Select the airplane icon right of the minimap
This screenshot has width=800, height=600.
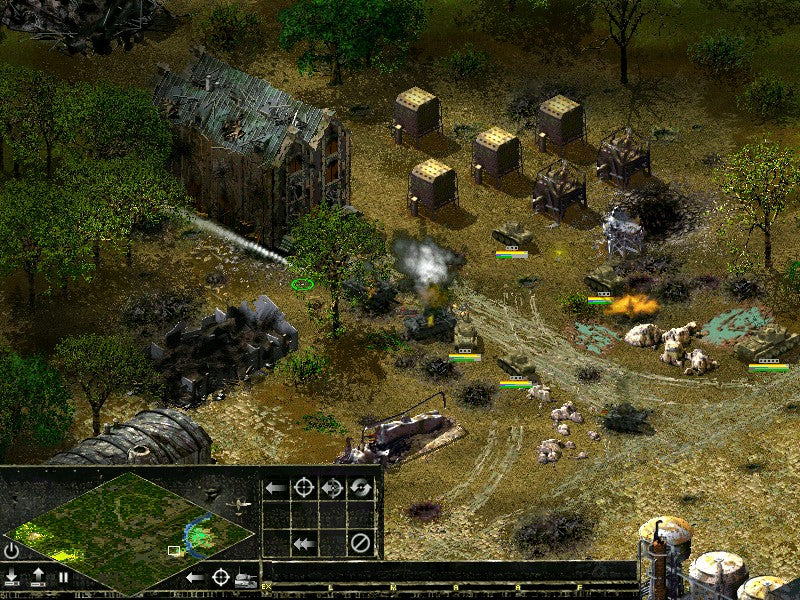click(x=239, y=506)
